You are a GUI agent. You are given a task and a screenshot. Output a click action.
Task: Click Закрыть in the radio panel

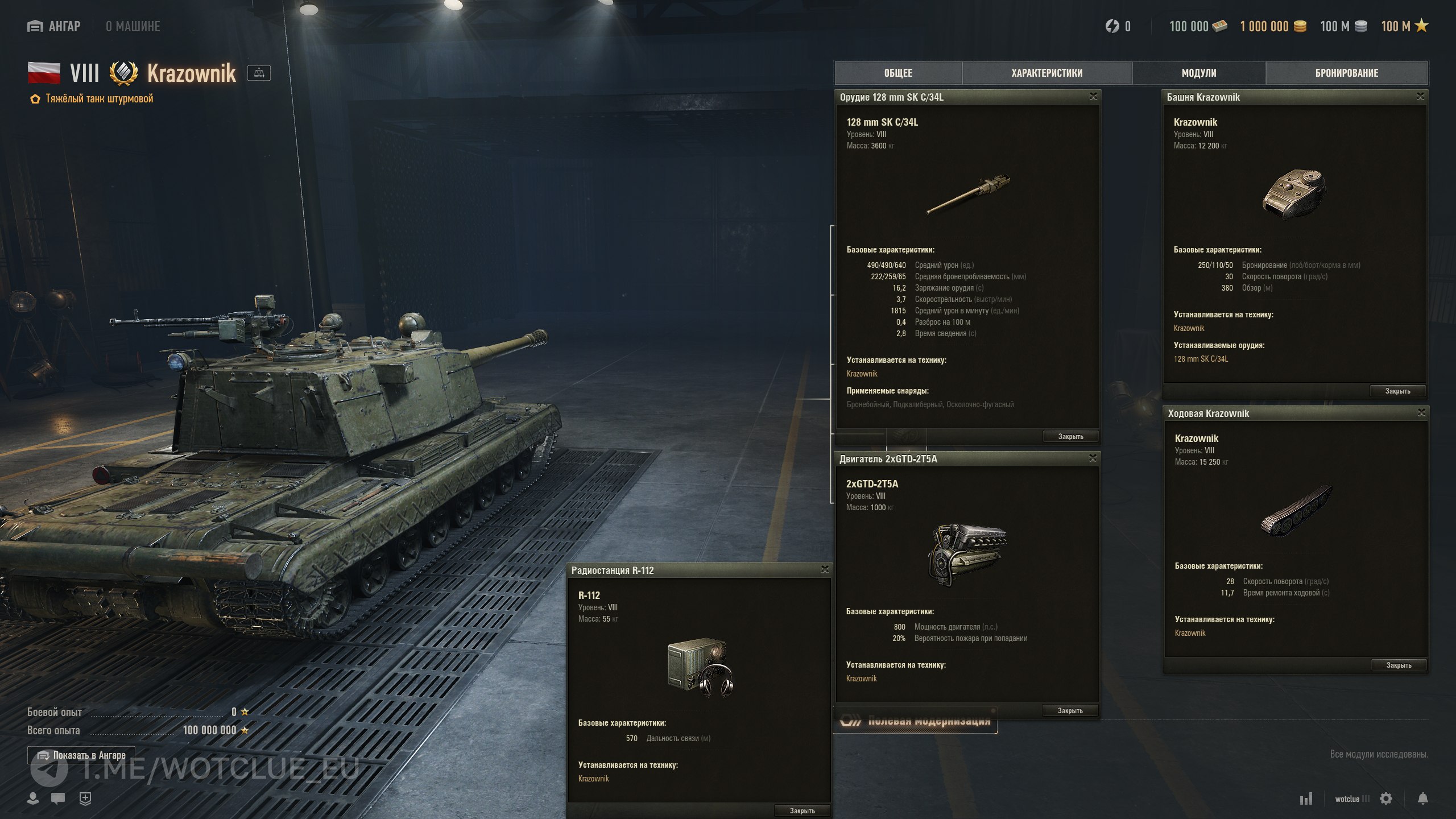pyautogui.click(x=802, y=810)
